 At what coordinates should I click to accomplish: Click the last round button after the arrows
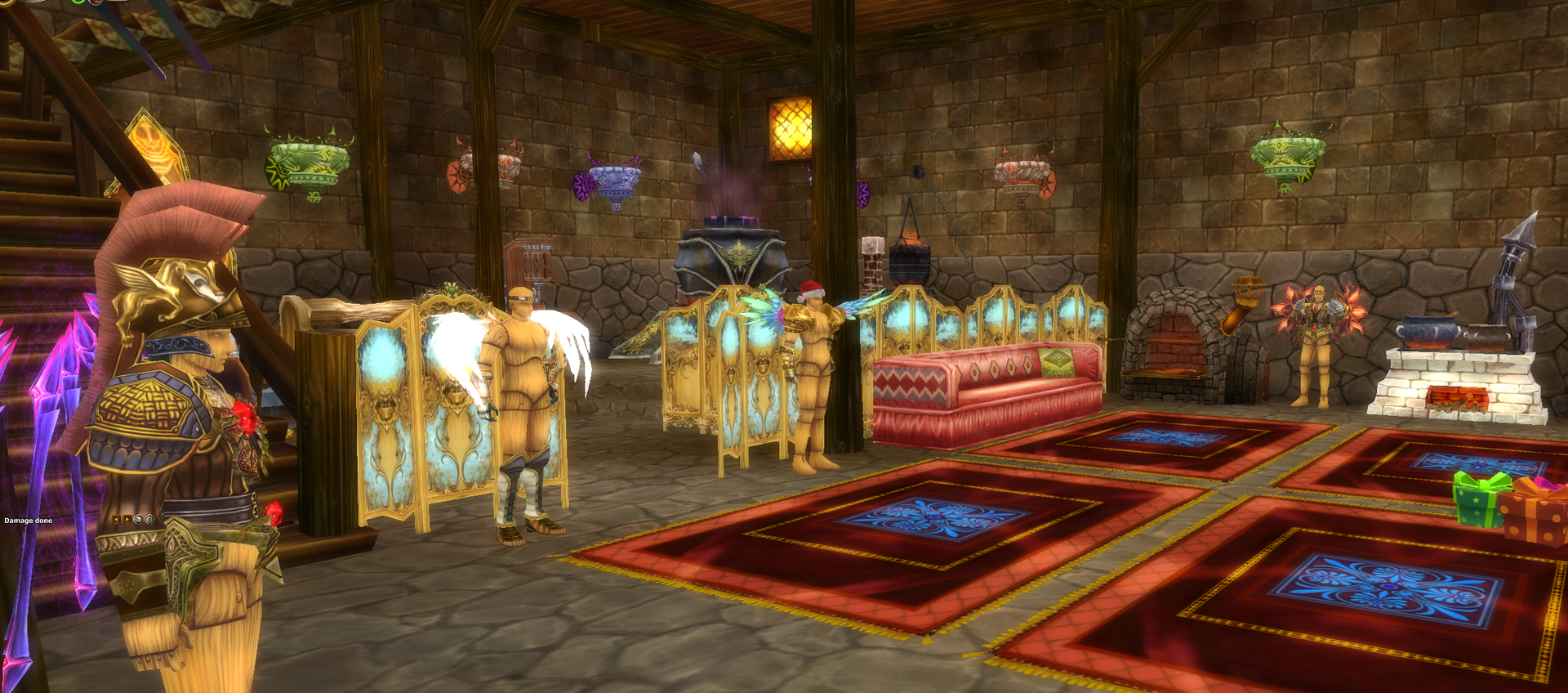[x=149, y=519]
